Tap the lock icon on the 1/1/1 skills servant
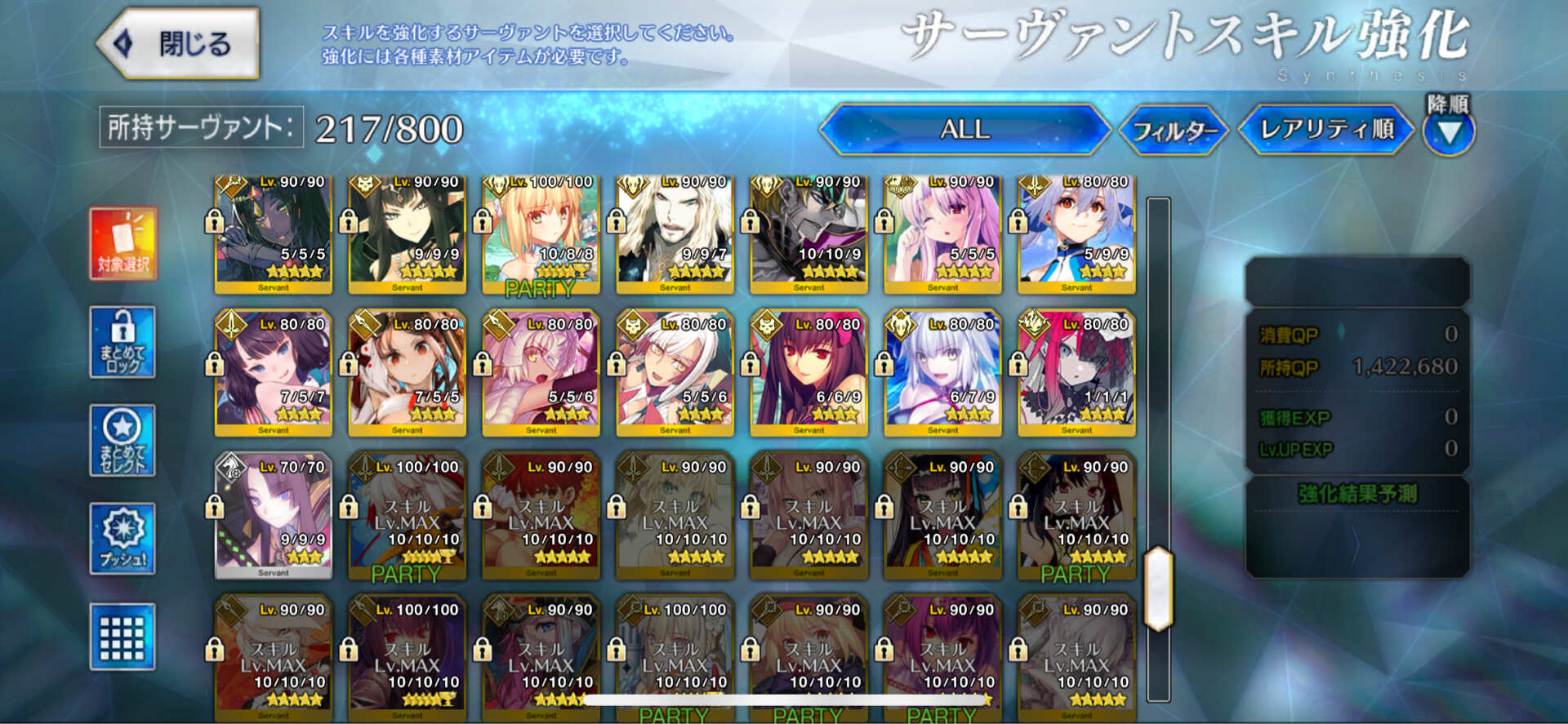Screen dimensions: 1568x724 tap(1019, 364)
